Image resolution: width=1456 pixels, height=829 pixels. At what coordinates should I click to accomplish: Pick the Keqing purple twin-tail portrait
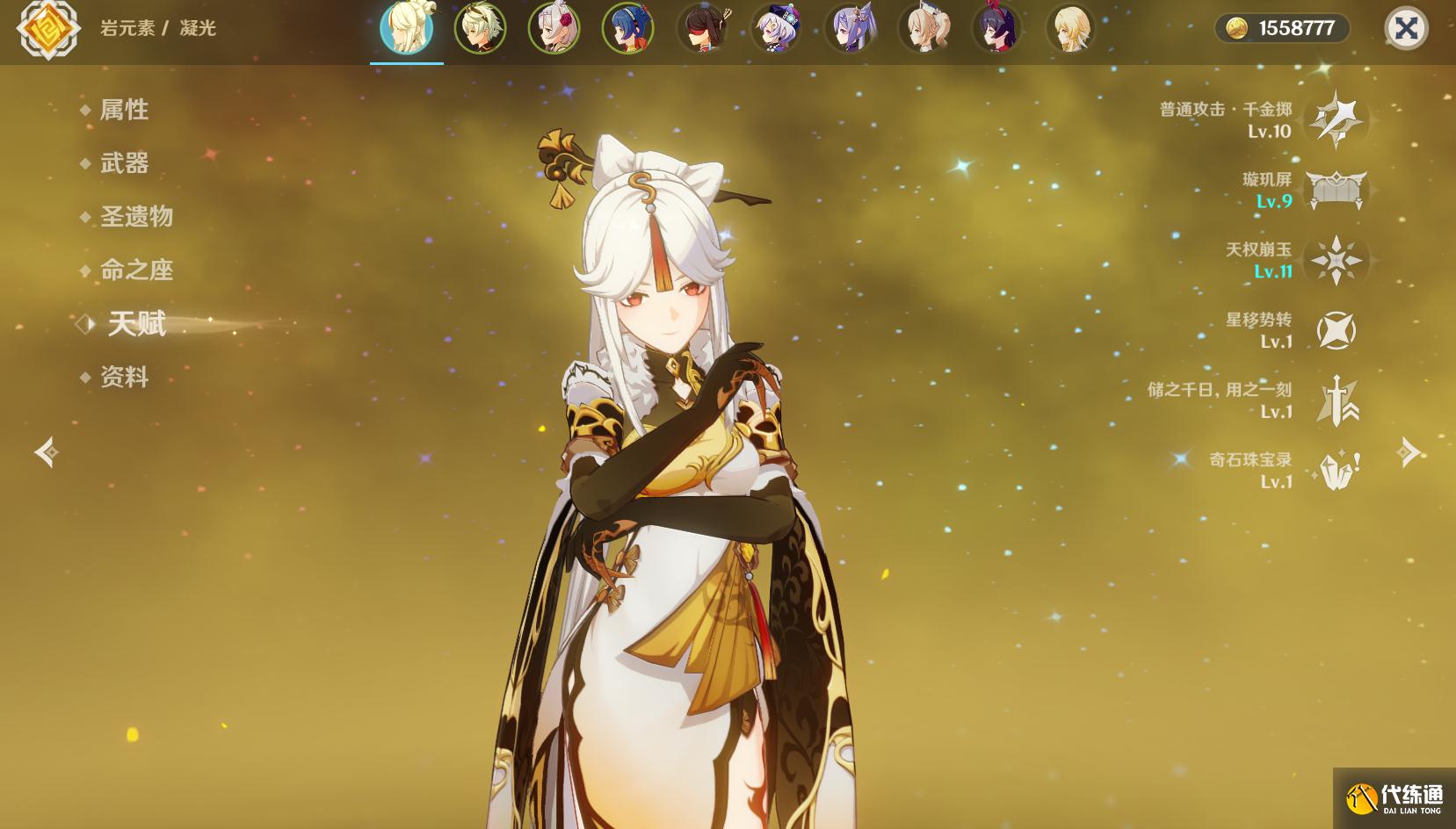click(x=850, y=28)
